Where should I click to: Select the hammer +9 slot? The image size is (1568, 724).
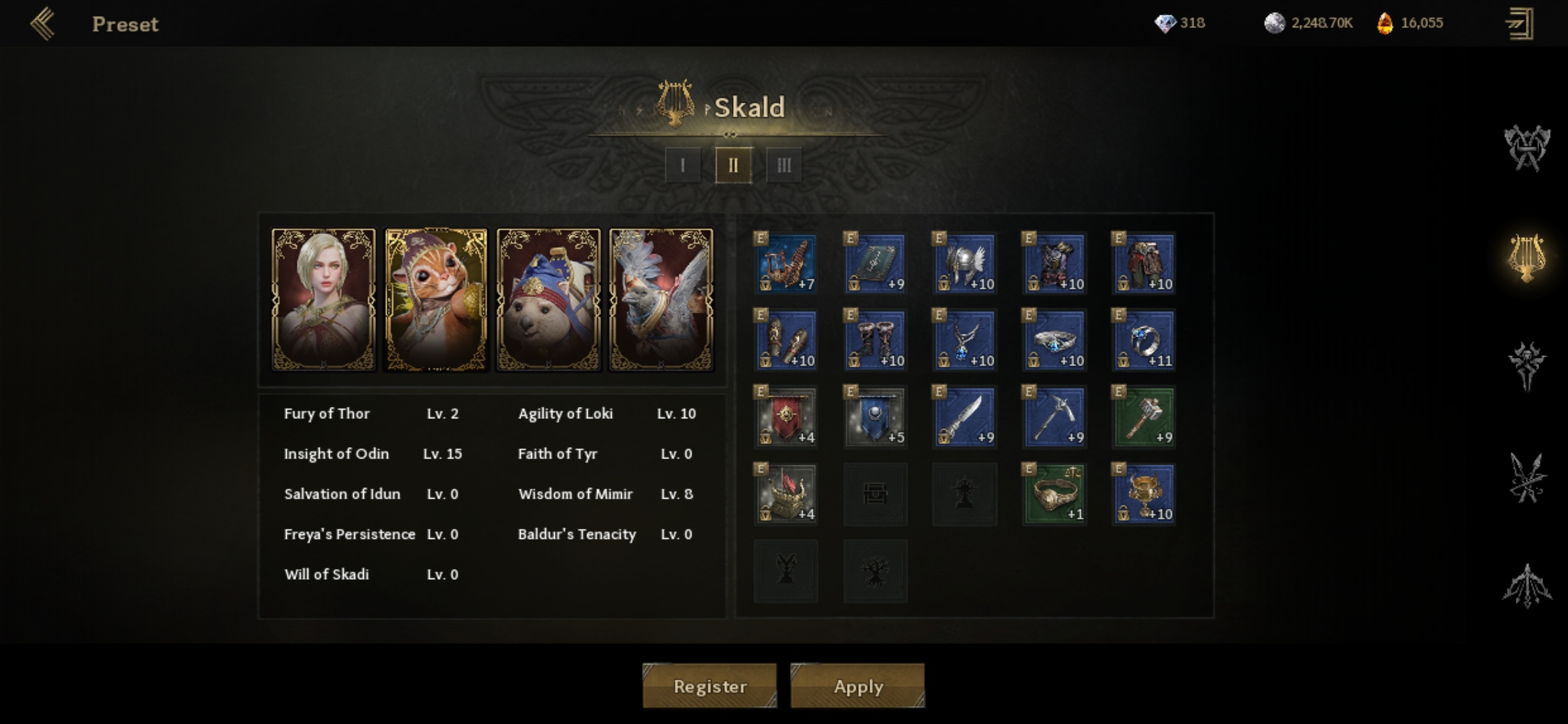click(1144, 417)
